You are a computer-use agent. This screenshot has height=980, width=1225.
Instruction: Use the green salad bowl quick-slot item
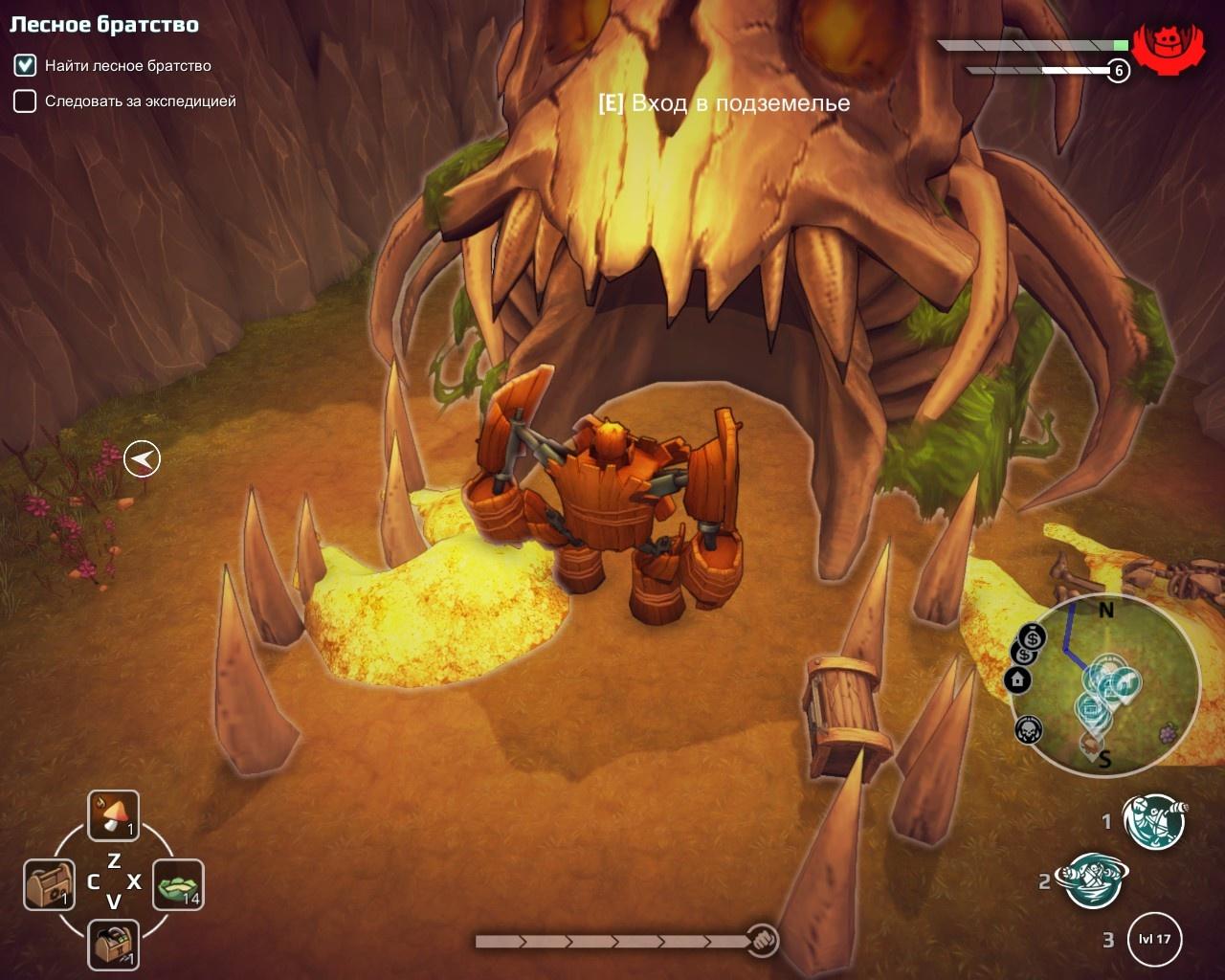pyautogui.click(x=178, y=884)
